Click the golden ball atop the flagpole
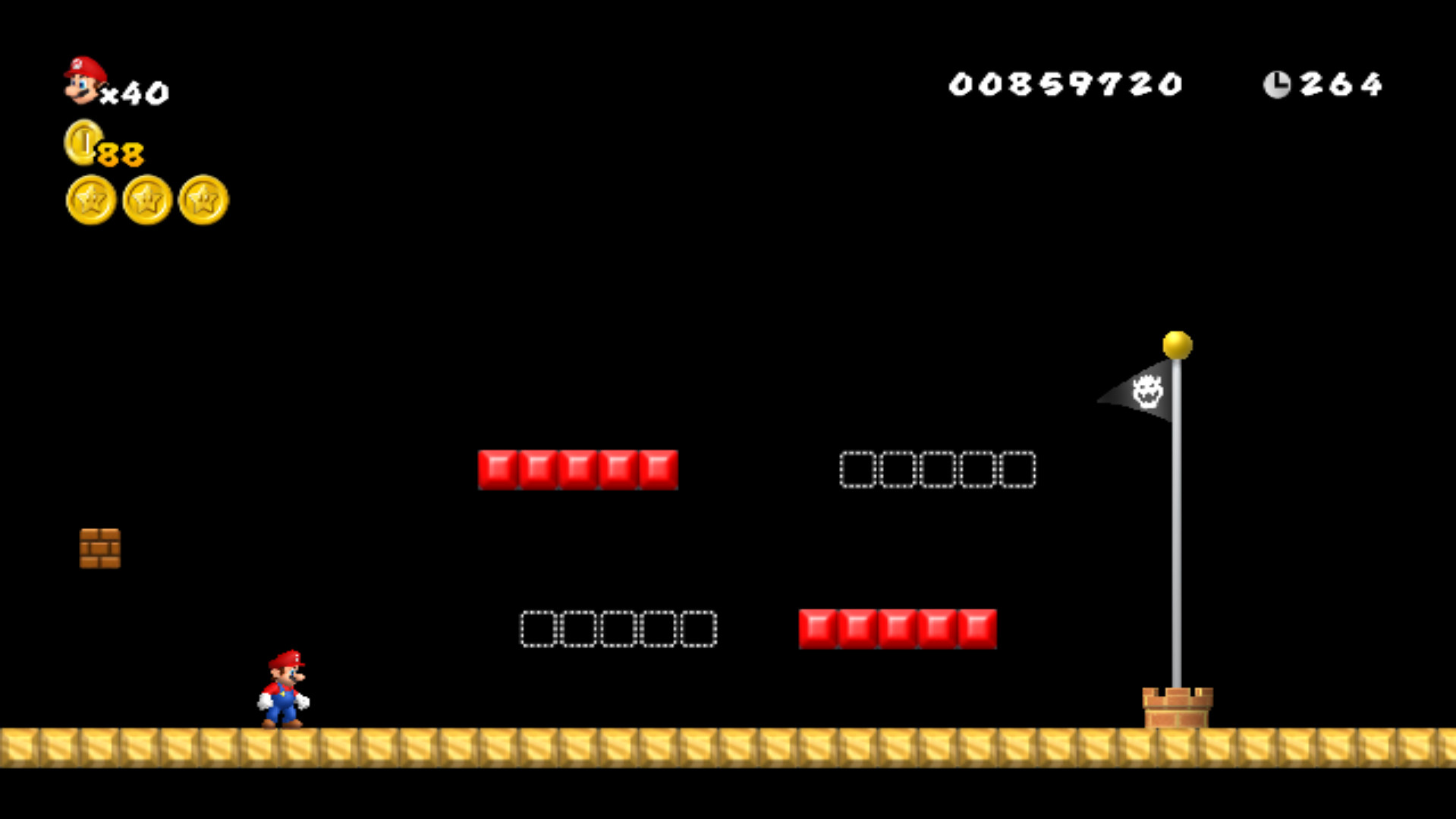The width and height of the screenshot is (1456, 819). (1178, 343)
